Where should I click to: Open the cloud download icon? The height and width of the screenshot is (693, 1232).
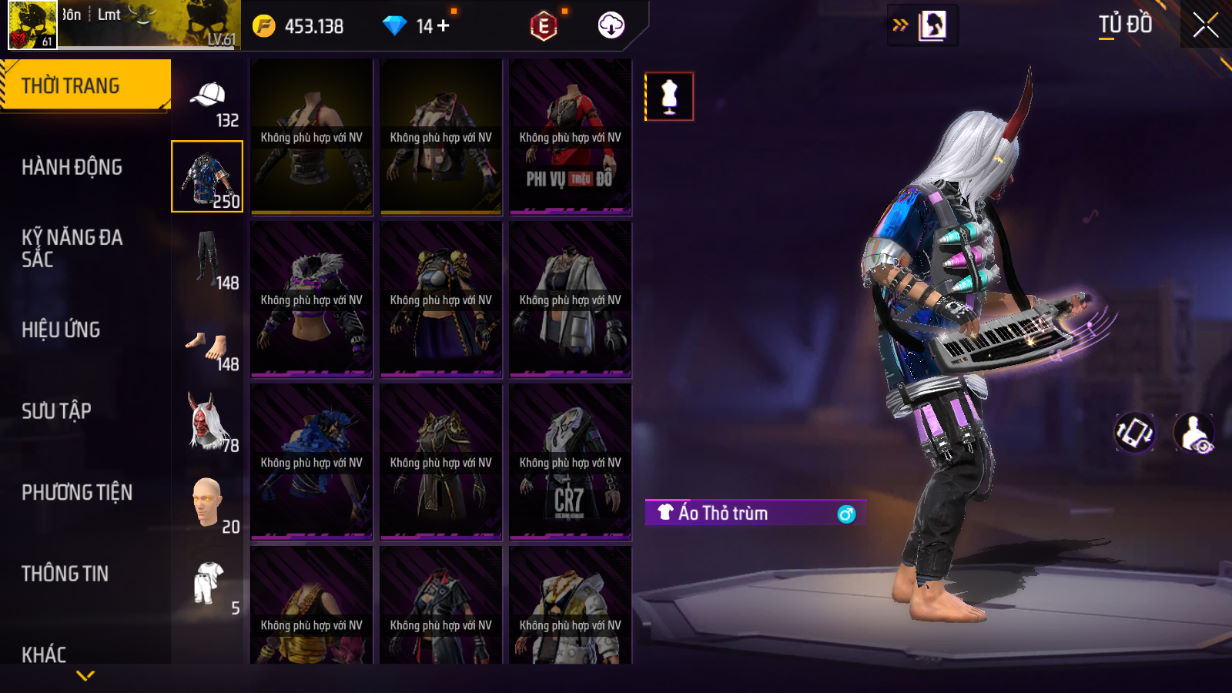(611, 26)
